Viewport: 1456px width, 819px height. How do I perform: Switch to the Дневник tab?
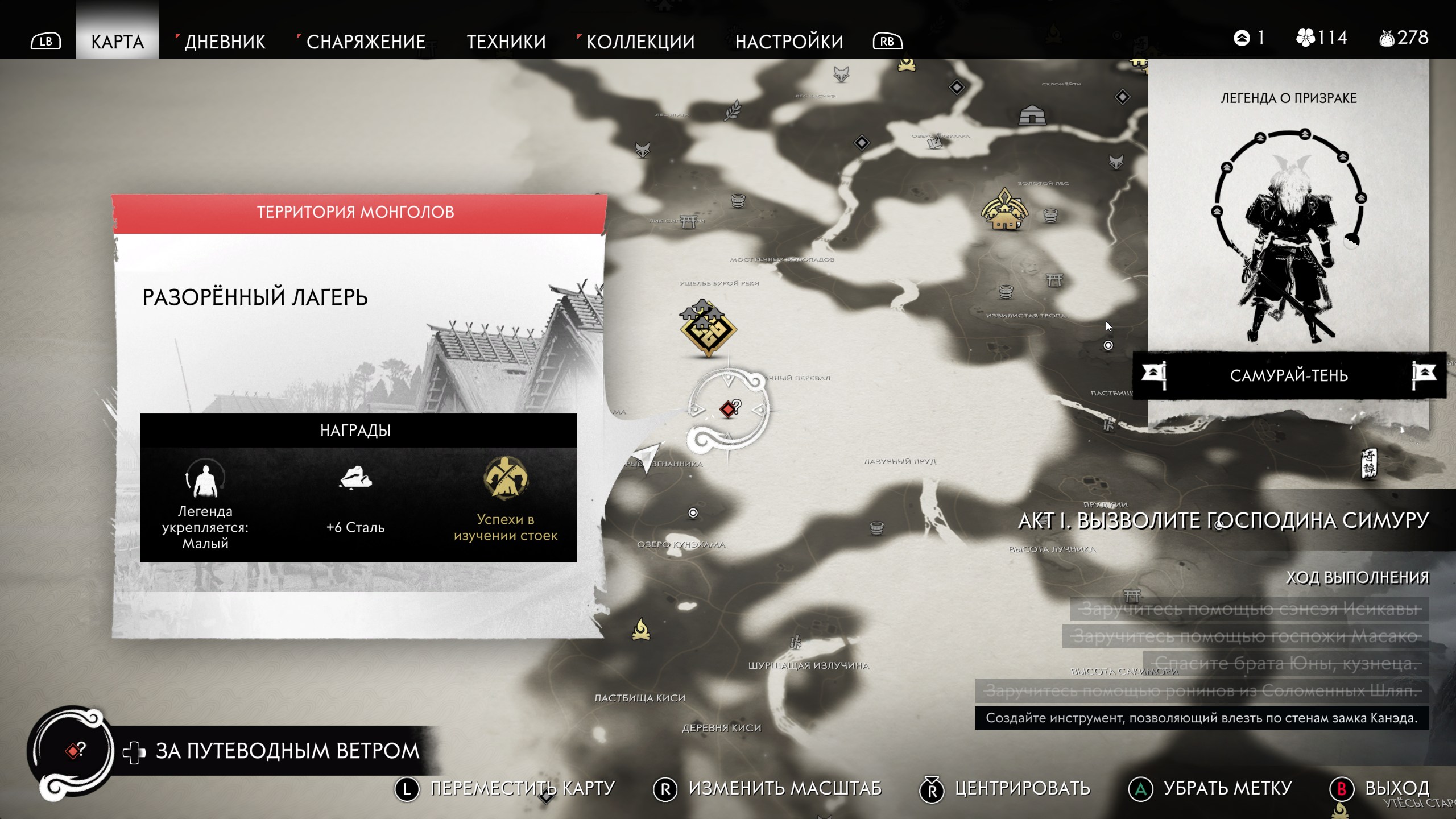pos(225,42)
